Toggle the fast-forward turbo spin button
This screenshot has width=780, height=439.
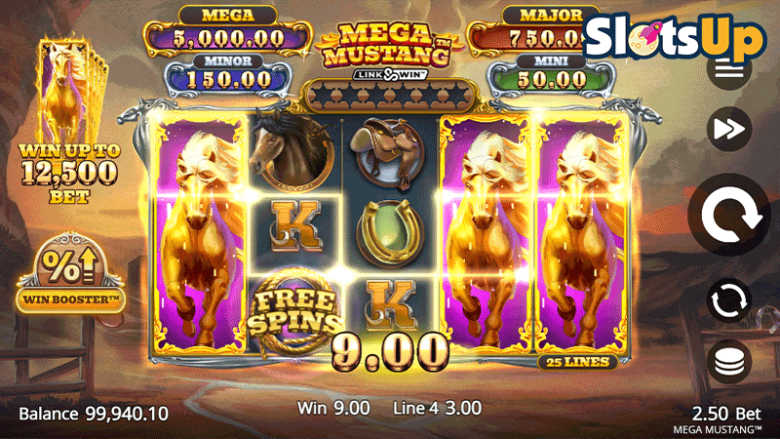(729, 128)
